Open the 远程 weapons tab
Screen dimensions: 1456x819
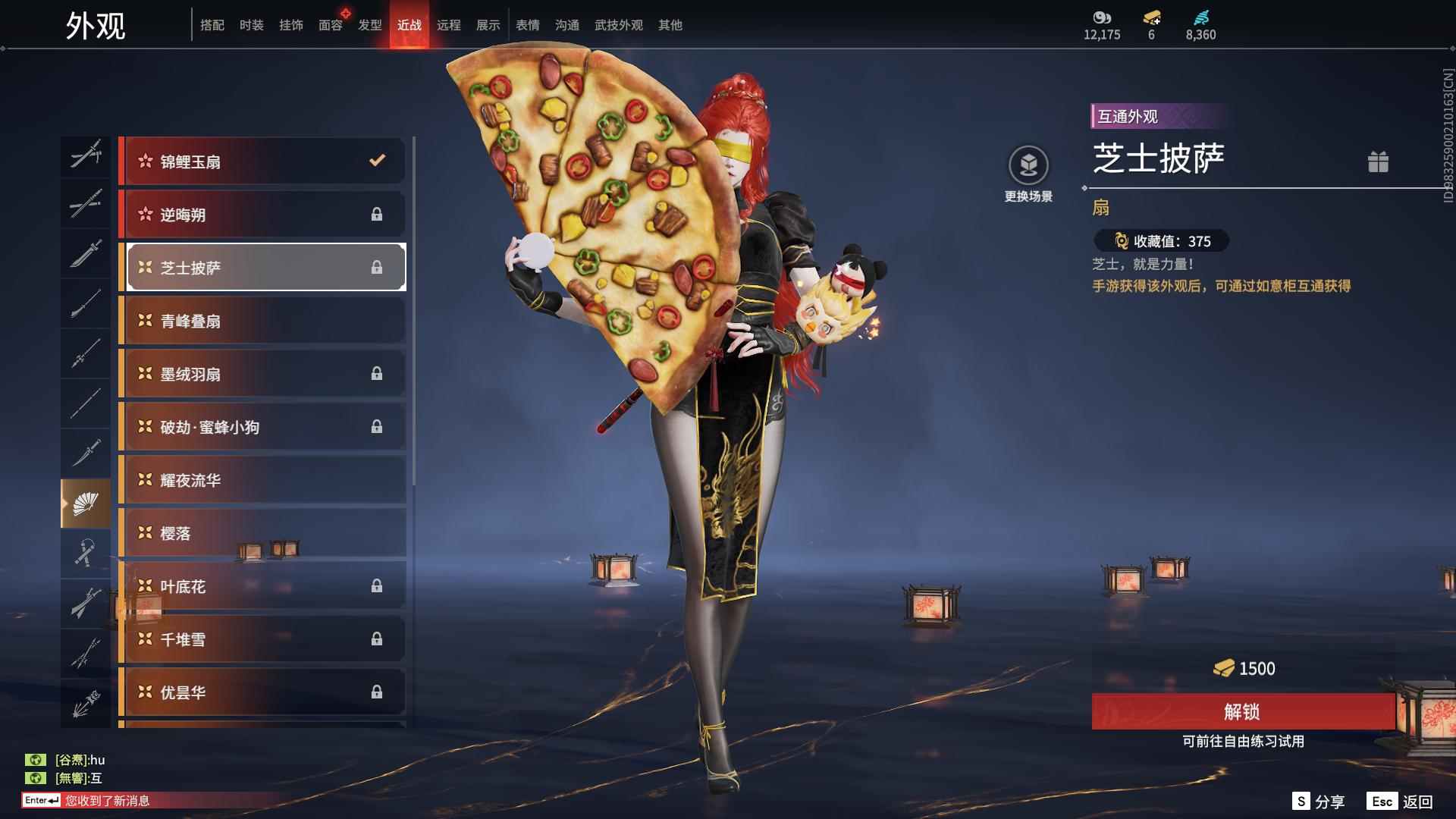click(449, 25)
